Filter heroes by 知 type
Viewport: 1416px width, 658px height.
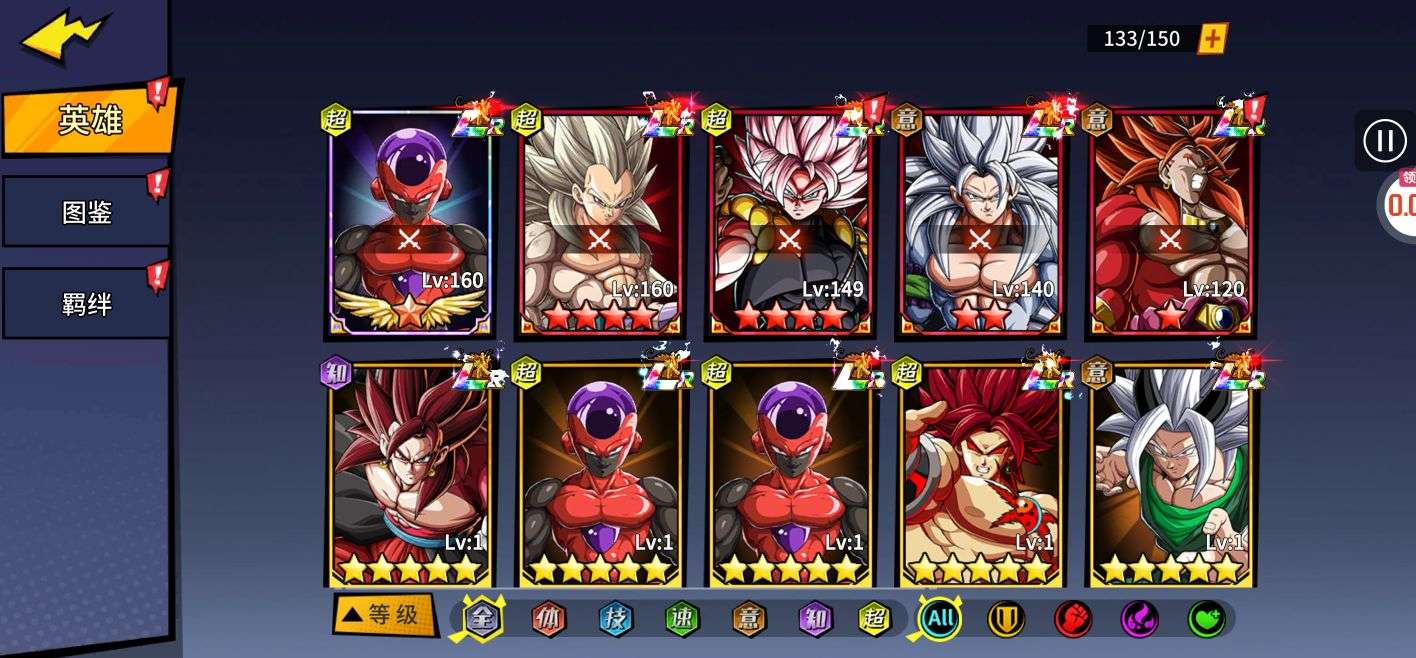point(815,619)
